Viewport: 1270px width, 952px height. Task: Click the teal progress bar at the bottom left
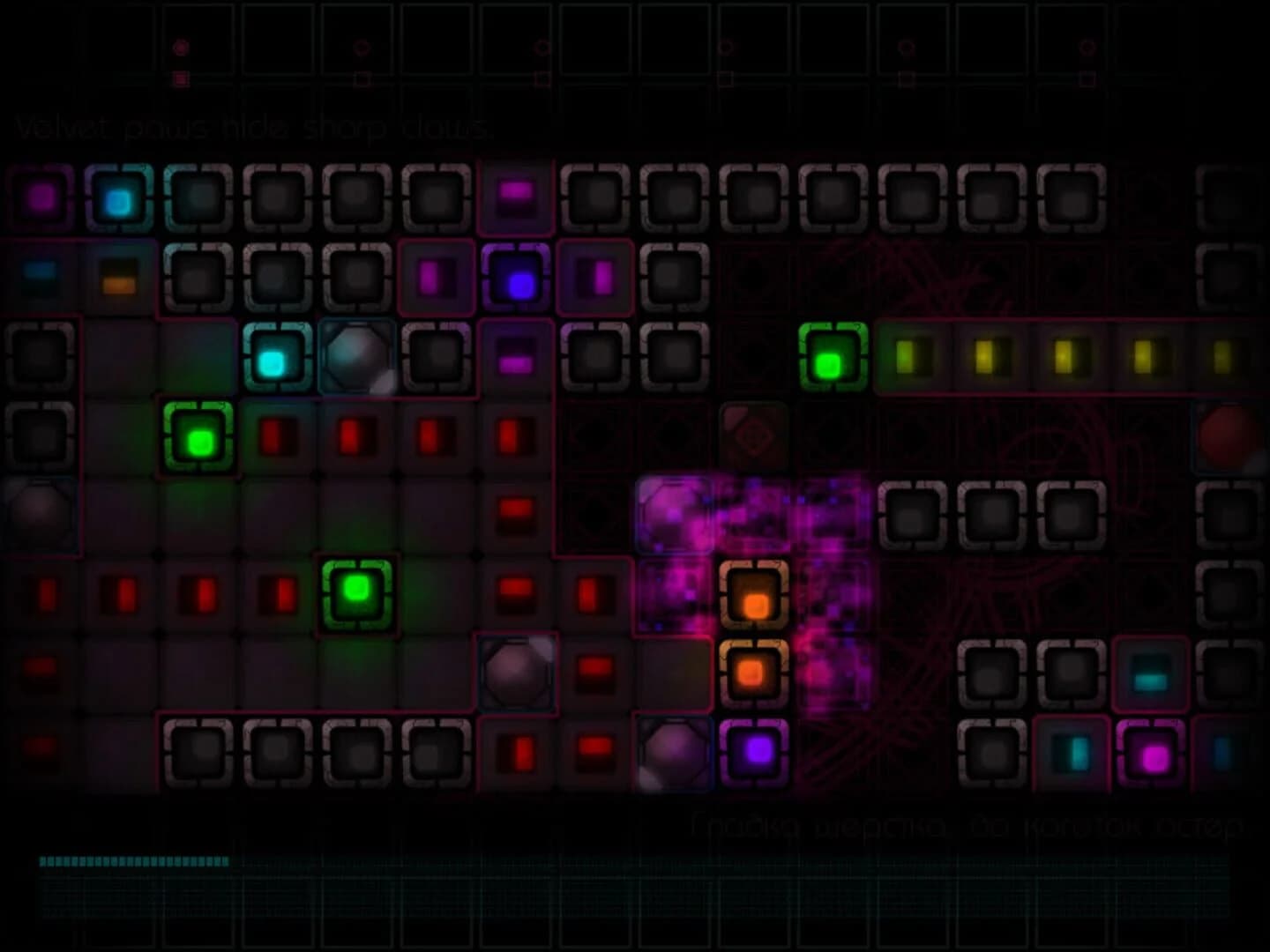click(x=132, y=860)
